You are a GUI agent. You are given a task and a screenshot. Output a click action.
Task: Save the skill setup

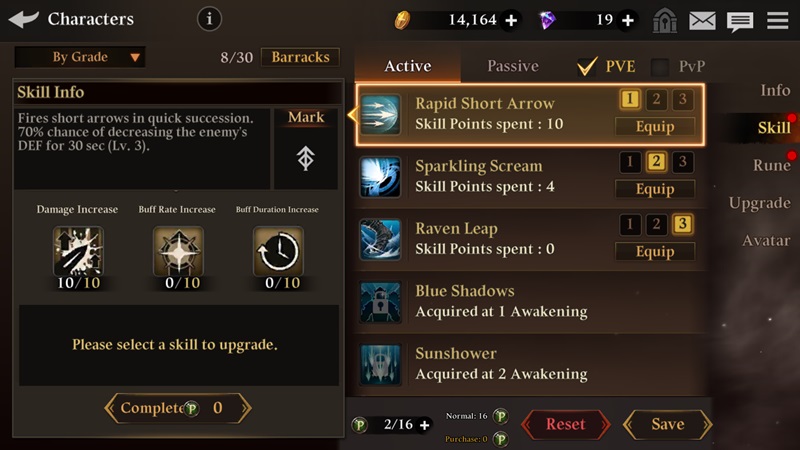[x=667, y=424]
